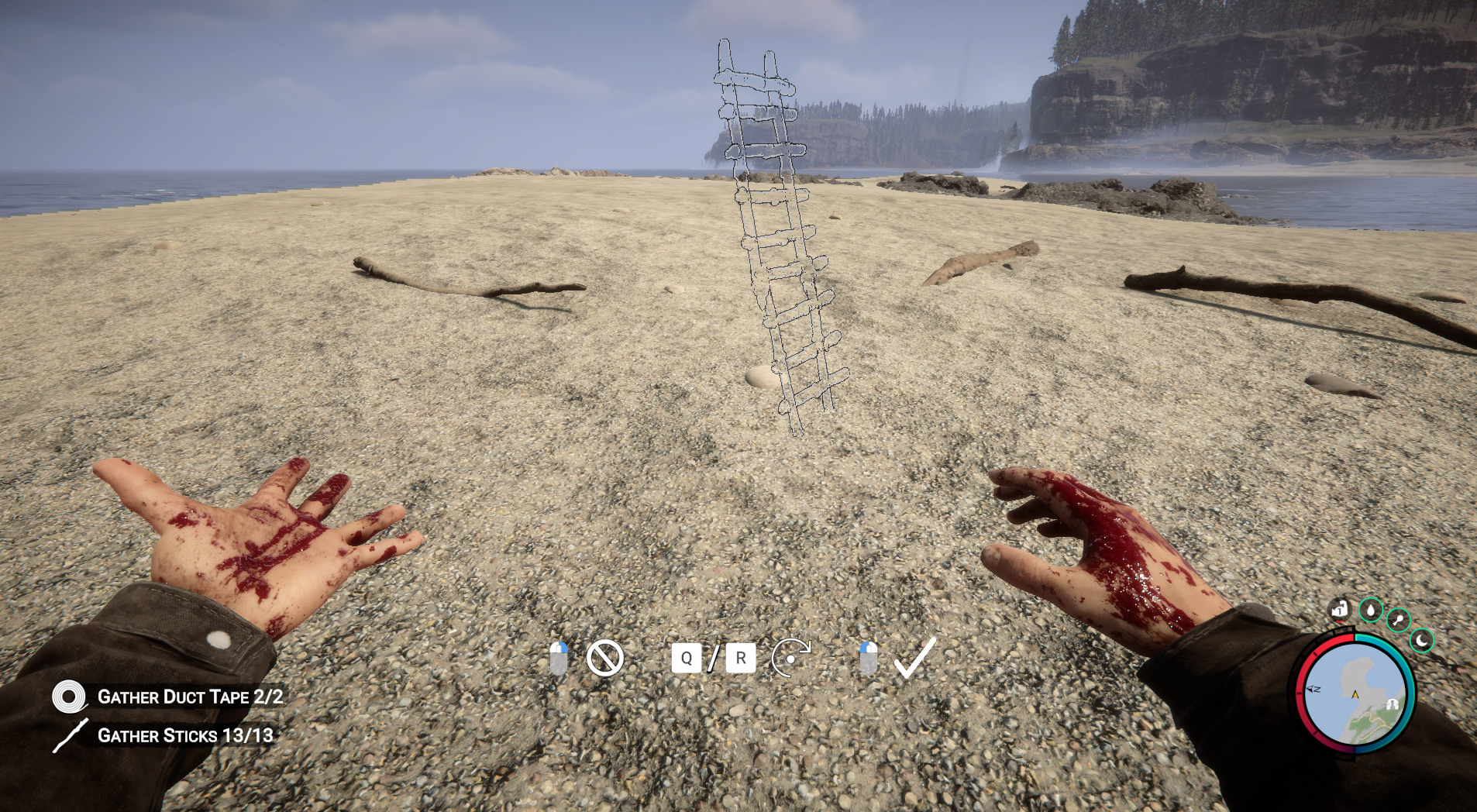Click the rotate structure arrow icon
This screenshot has height=812, width=1477.
[790, 659]
